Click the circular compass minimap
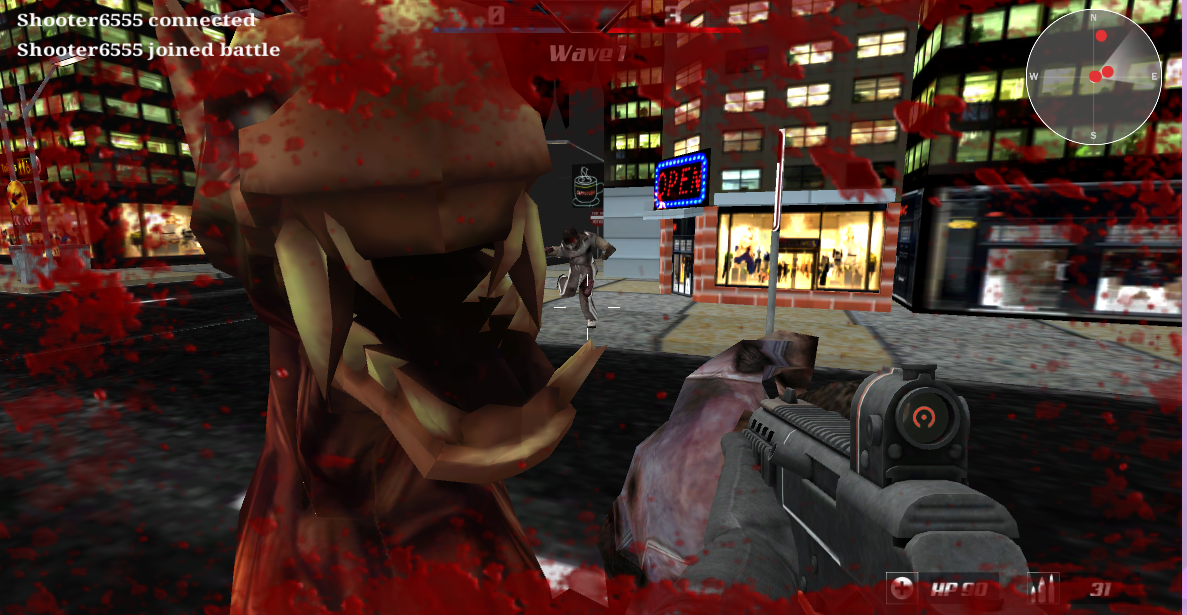1187x615 pixels. pyautogui.click(x=1093, y=76)
